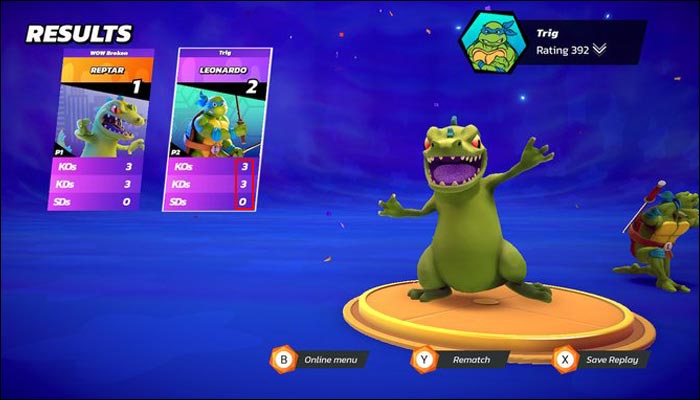Screen dimensions: 700x400
Task: Choose Rematch
Action: (459, 358)
